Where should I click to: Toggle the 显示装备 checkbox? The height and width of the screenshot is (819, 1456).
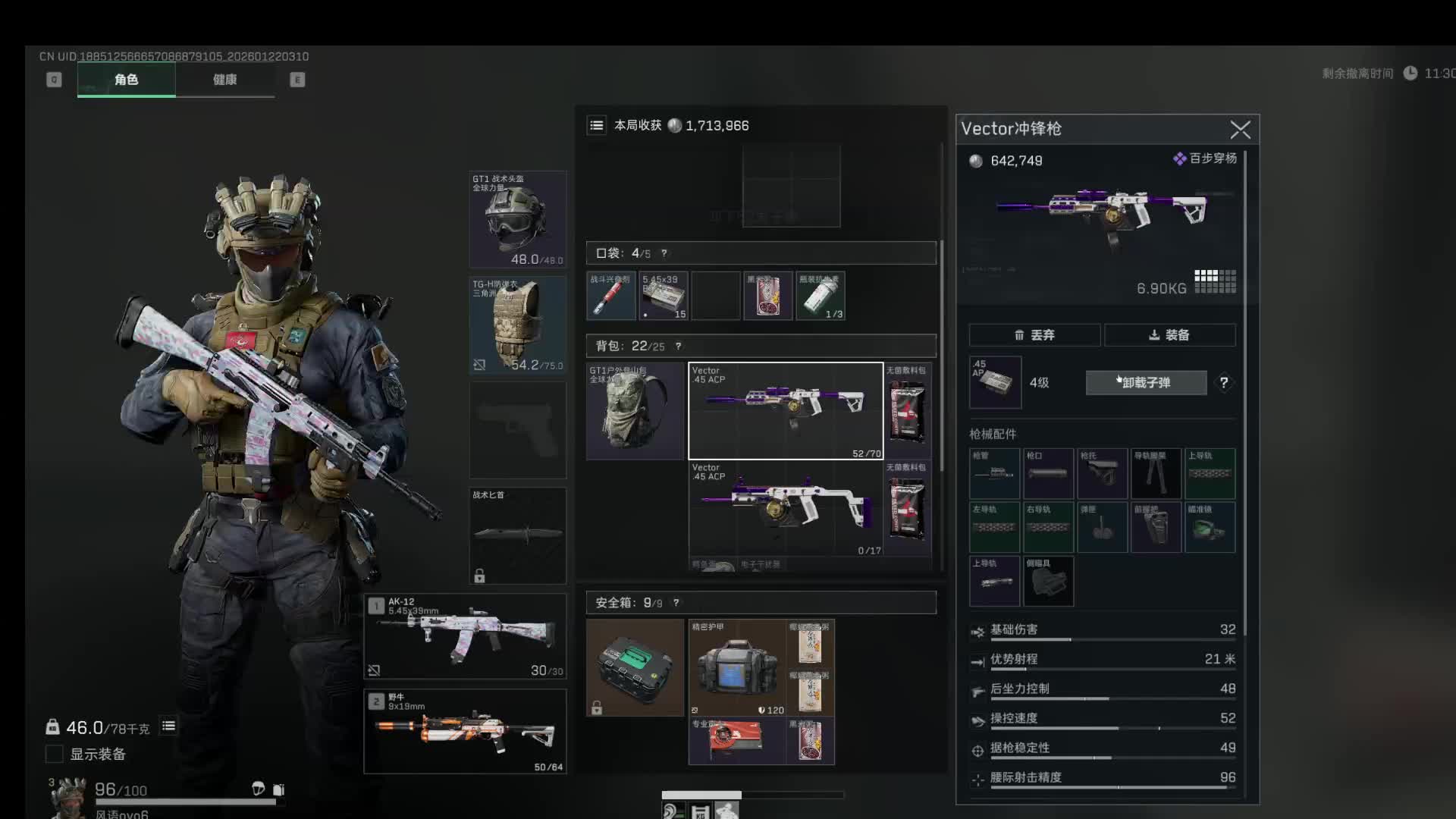click(x=55, y=754)
